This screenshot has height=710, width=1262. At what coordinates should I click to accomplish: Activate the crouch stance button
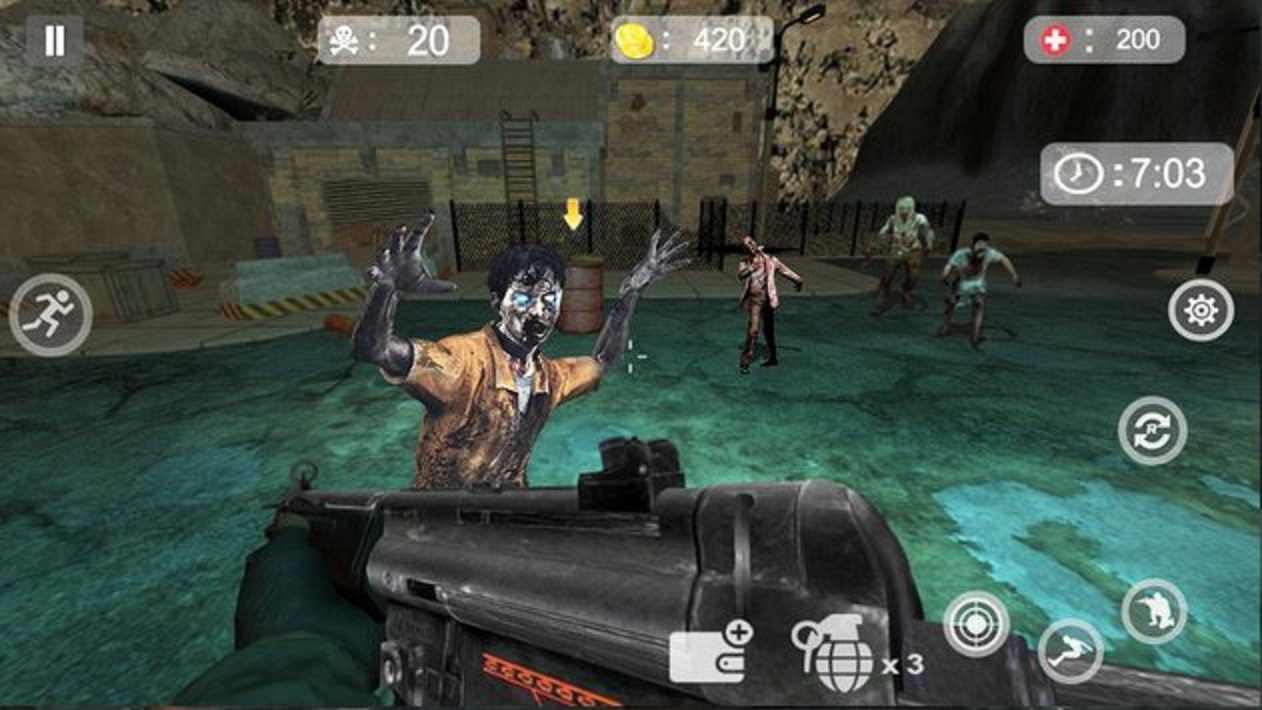click(x=1154, y=610)
